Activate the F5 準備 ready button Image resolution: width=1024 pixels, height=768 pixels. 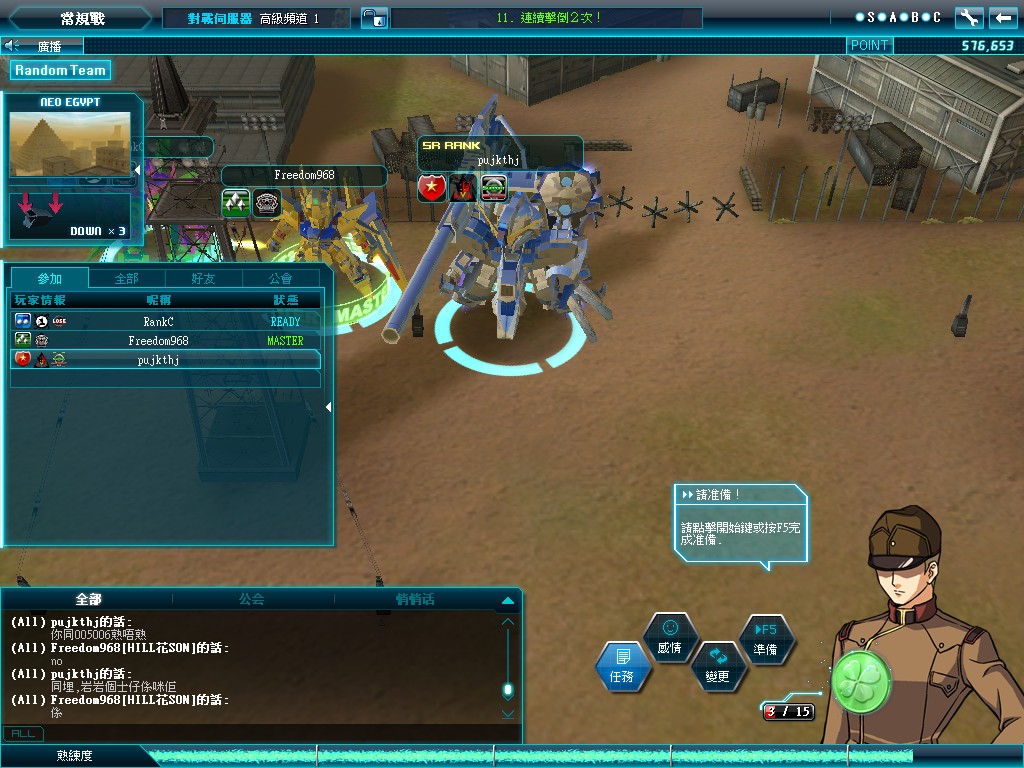(765, 638)
